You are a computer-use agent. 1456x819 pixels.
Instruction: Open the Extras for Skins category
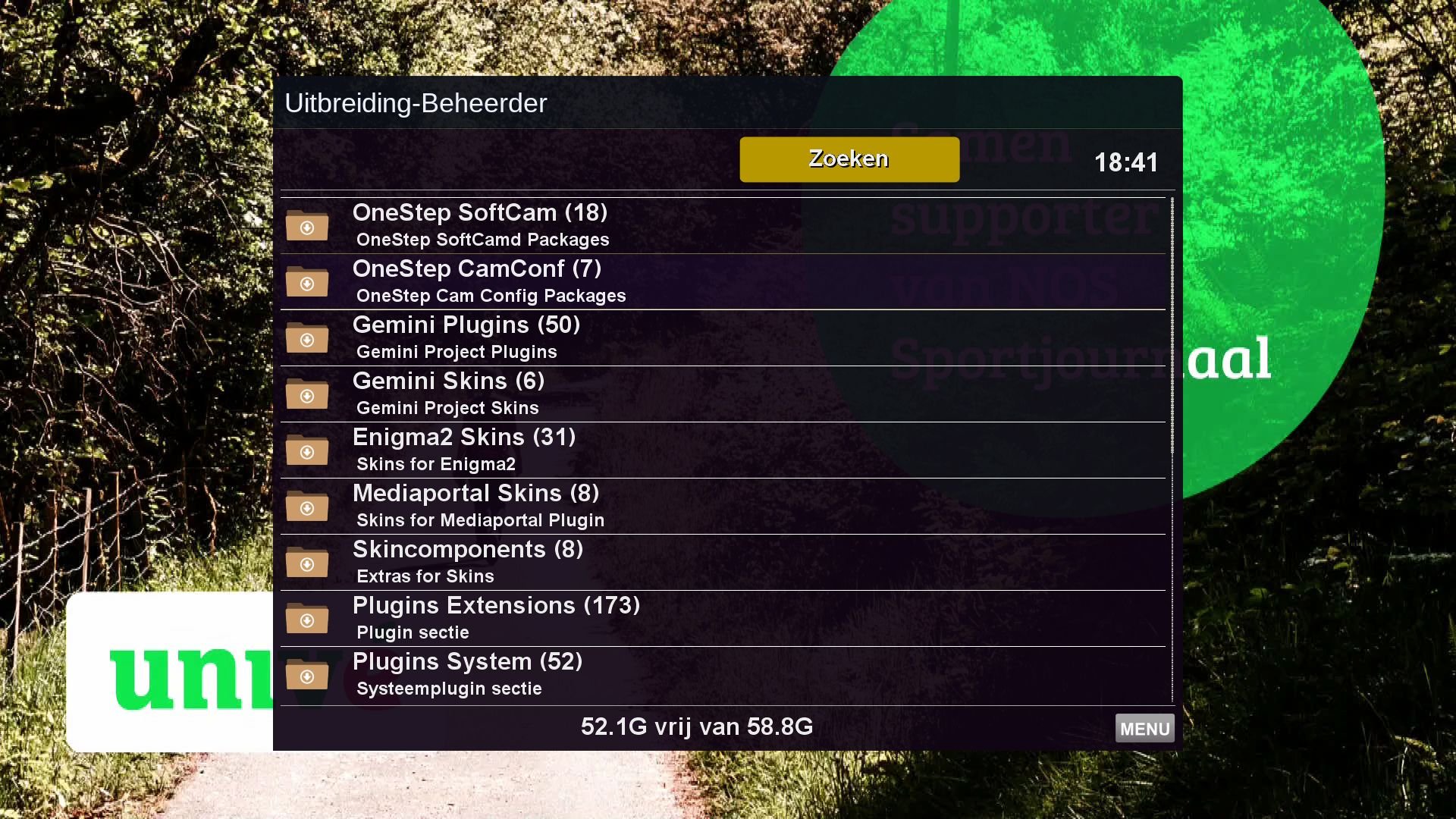click(x=425, y=576)
